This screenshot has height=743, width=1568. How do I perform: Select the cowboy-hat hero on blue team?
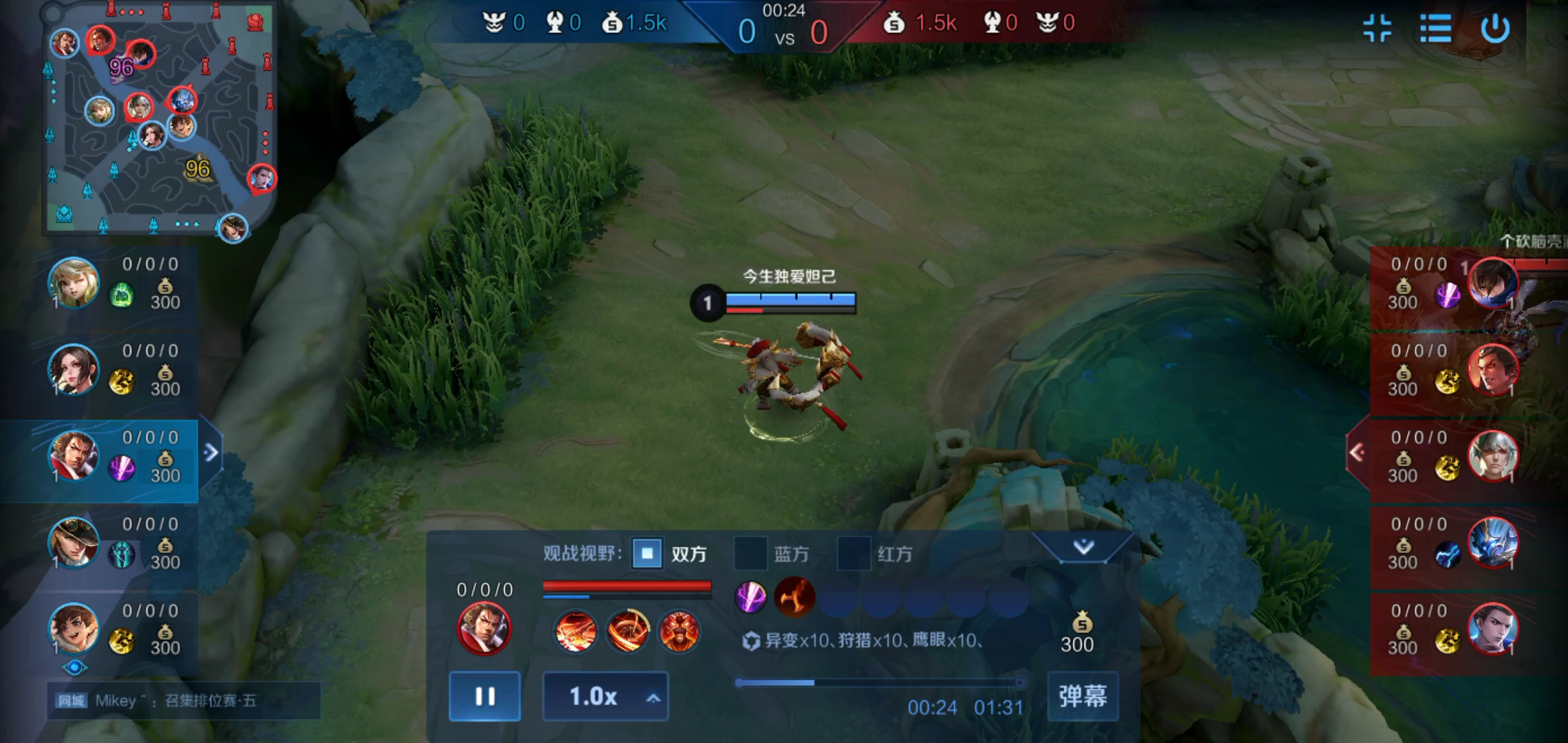[x=74, y=543]
